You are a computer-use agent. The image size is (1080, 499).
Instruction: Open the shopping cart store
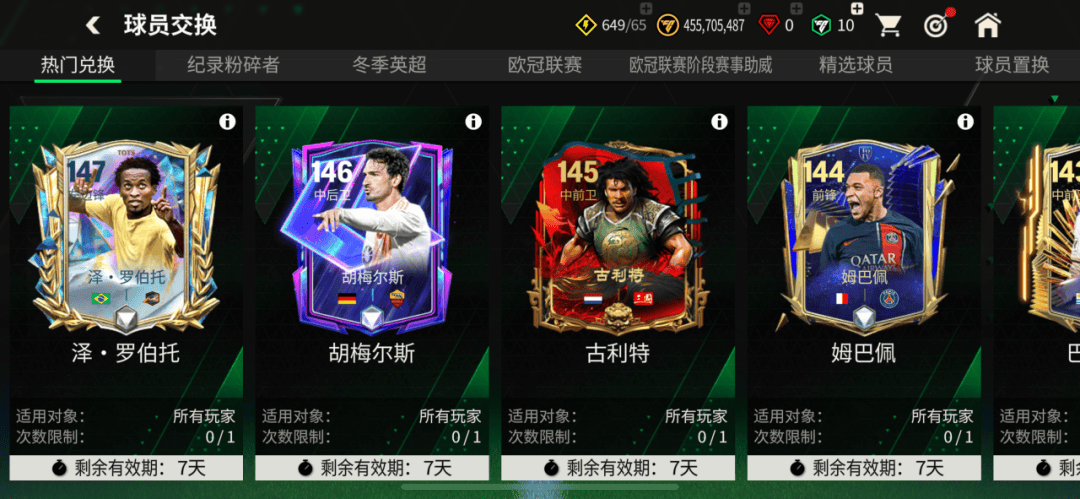[890, 25]
